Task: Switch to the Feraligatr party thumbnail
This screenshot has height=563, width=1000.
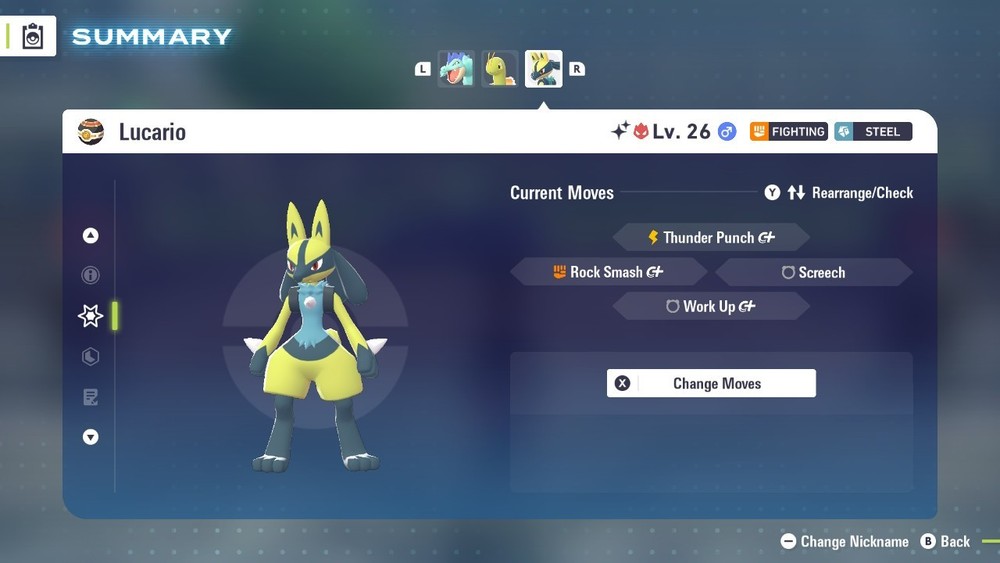Action: point(456,69)
